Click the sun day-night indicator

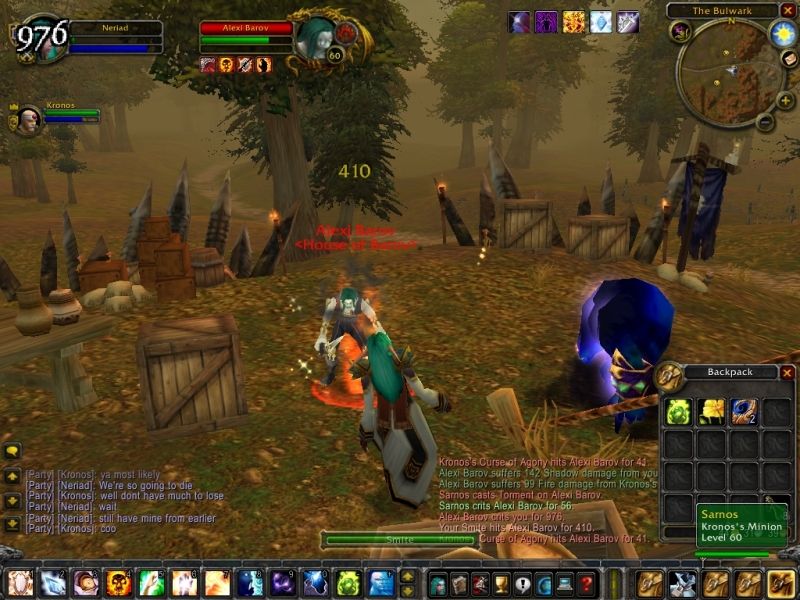point(781,34)
